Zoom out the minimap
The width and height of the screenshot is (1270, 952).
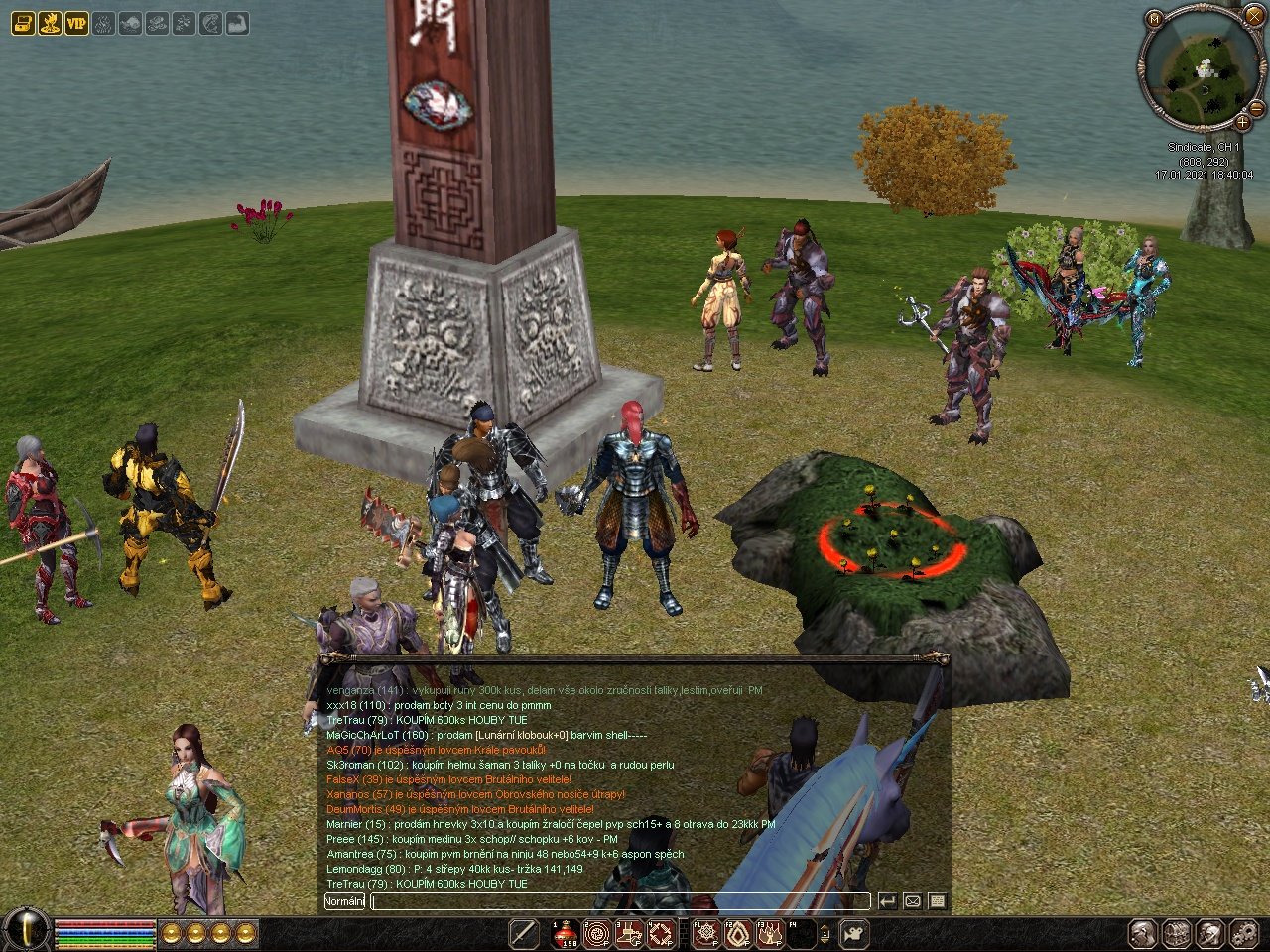point(1258,108)
